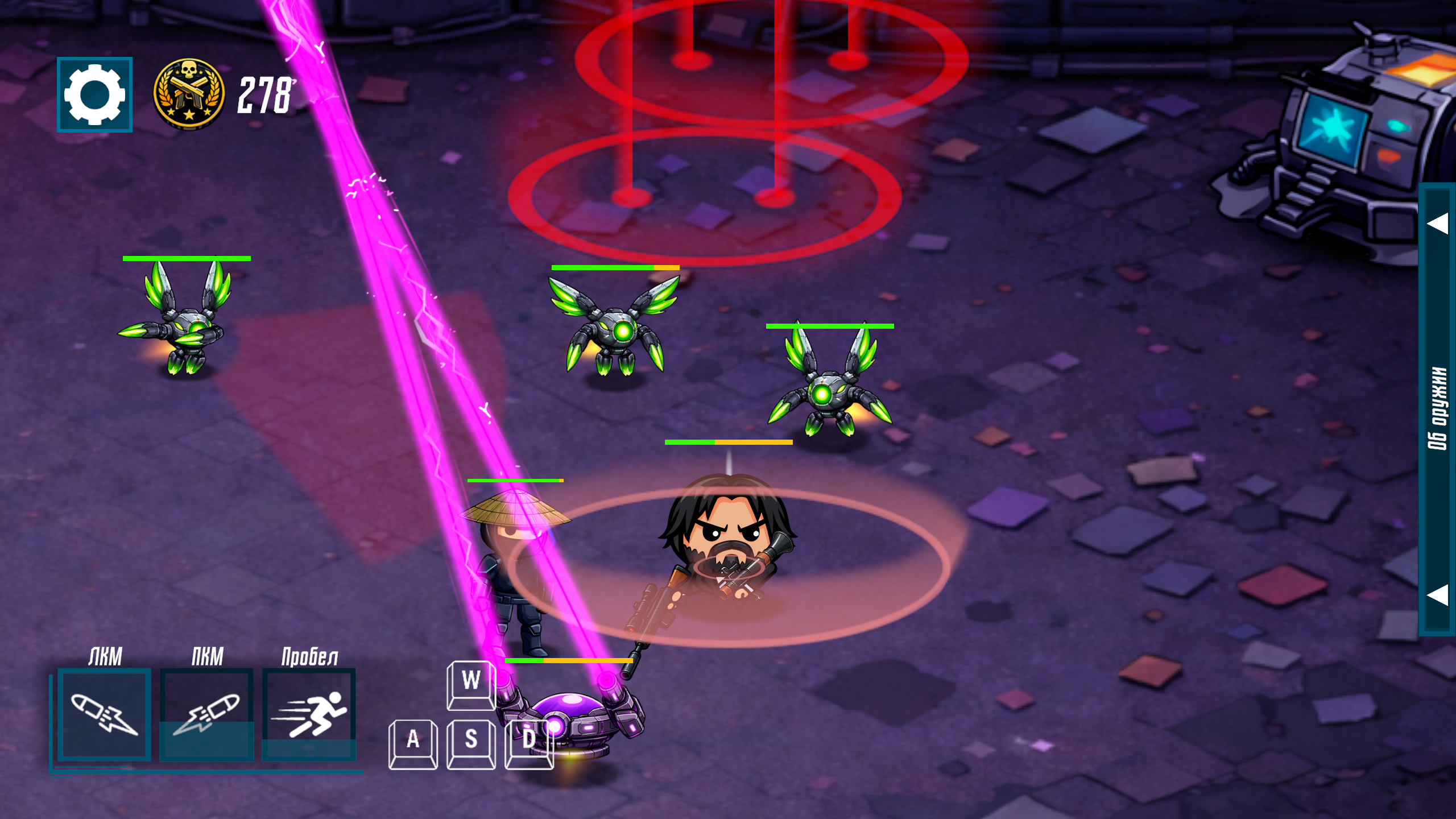The width and height of the screenshot is (1456, 819).
Task: Activate the ЛКМ bullet attack ability
Action: (x=104, y=714)
